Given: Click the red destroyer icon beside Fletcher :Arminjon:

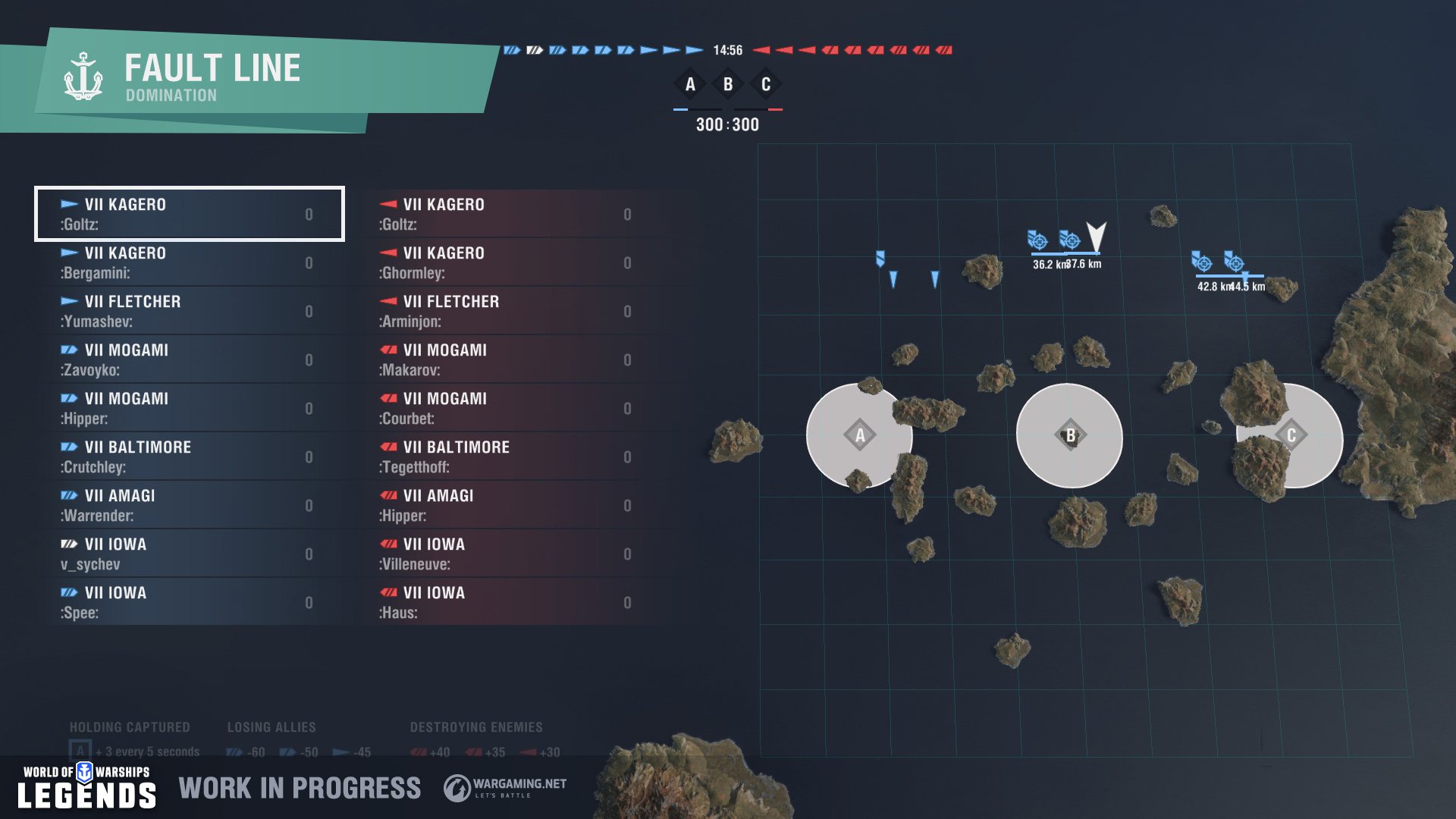Looking at the screenshot, I should point(388,302).
